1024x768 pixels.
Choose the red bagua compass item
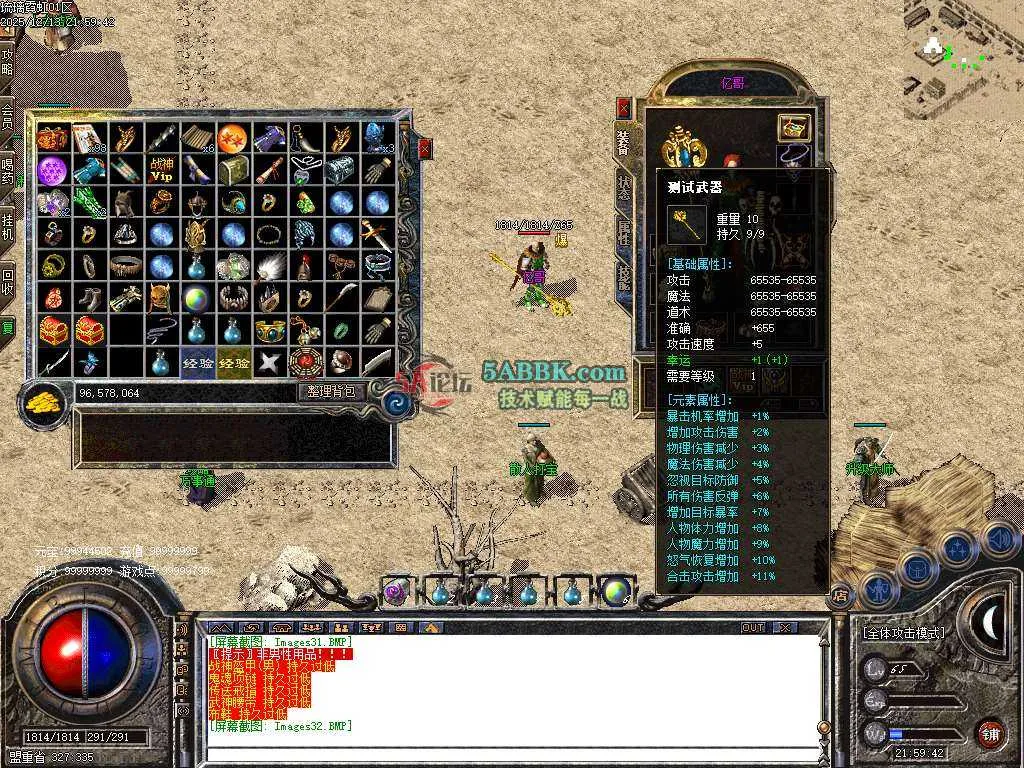coord(304,362)
